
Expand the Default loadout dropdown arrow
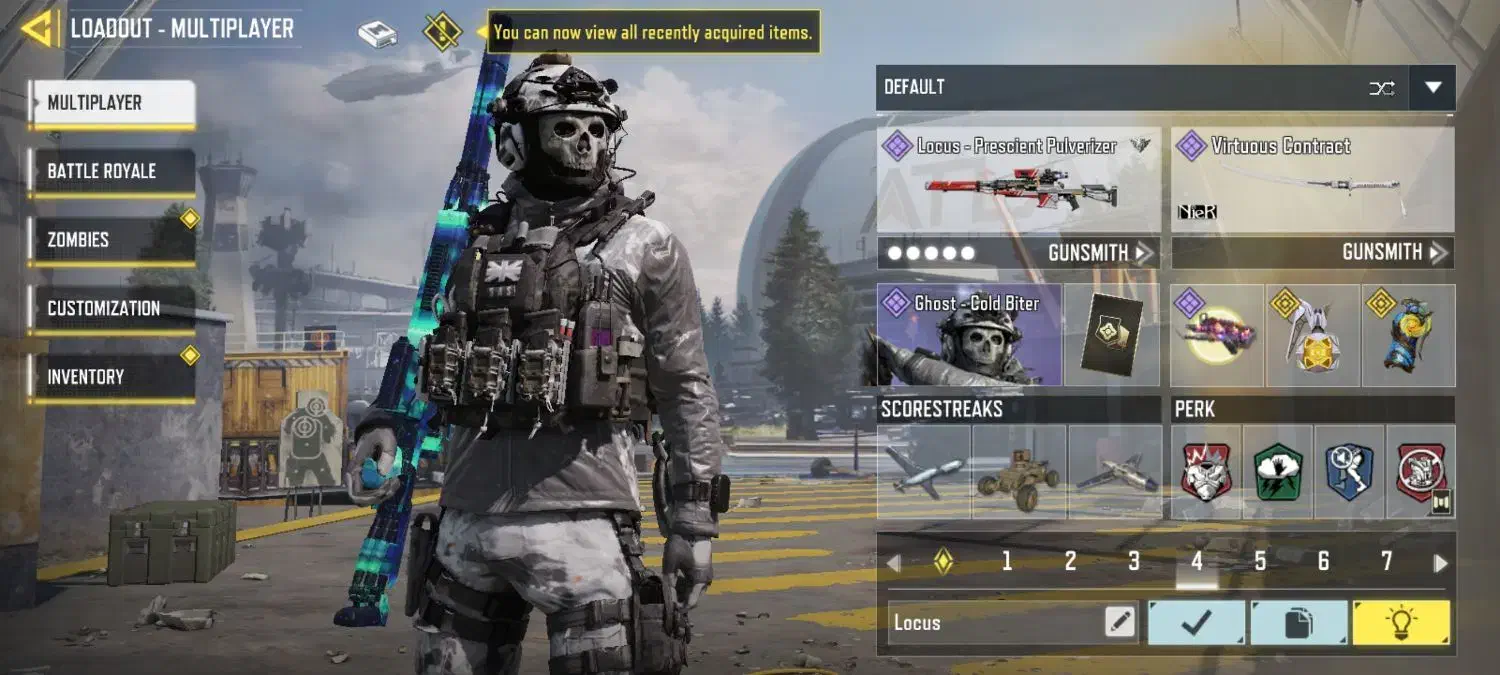point(1432,88)
